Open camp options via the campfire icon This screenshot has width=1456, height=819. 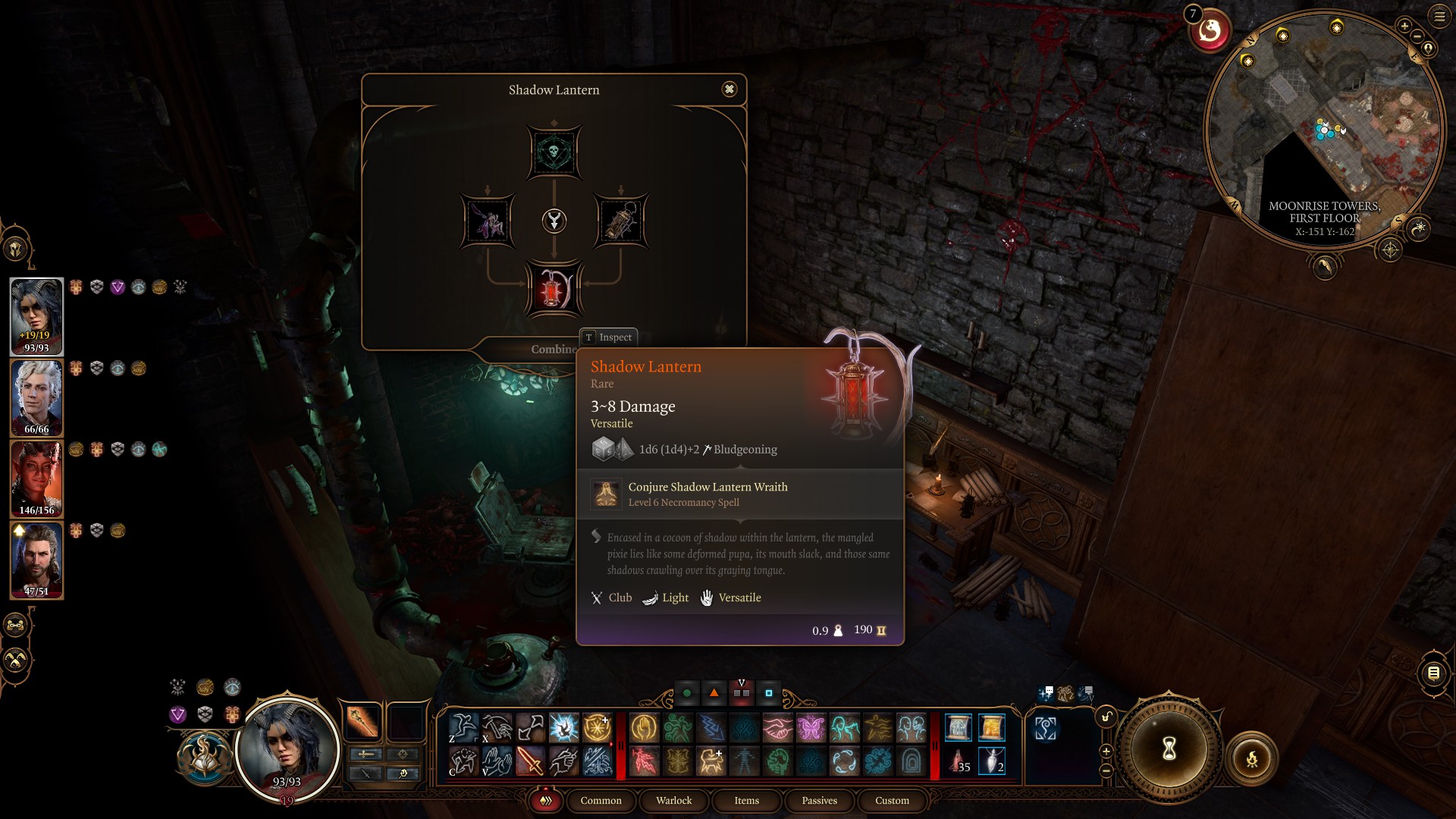(x=1252, y=759)
